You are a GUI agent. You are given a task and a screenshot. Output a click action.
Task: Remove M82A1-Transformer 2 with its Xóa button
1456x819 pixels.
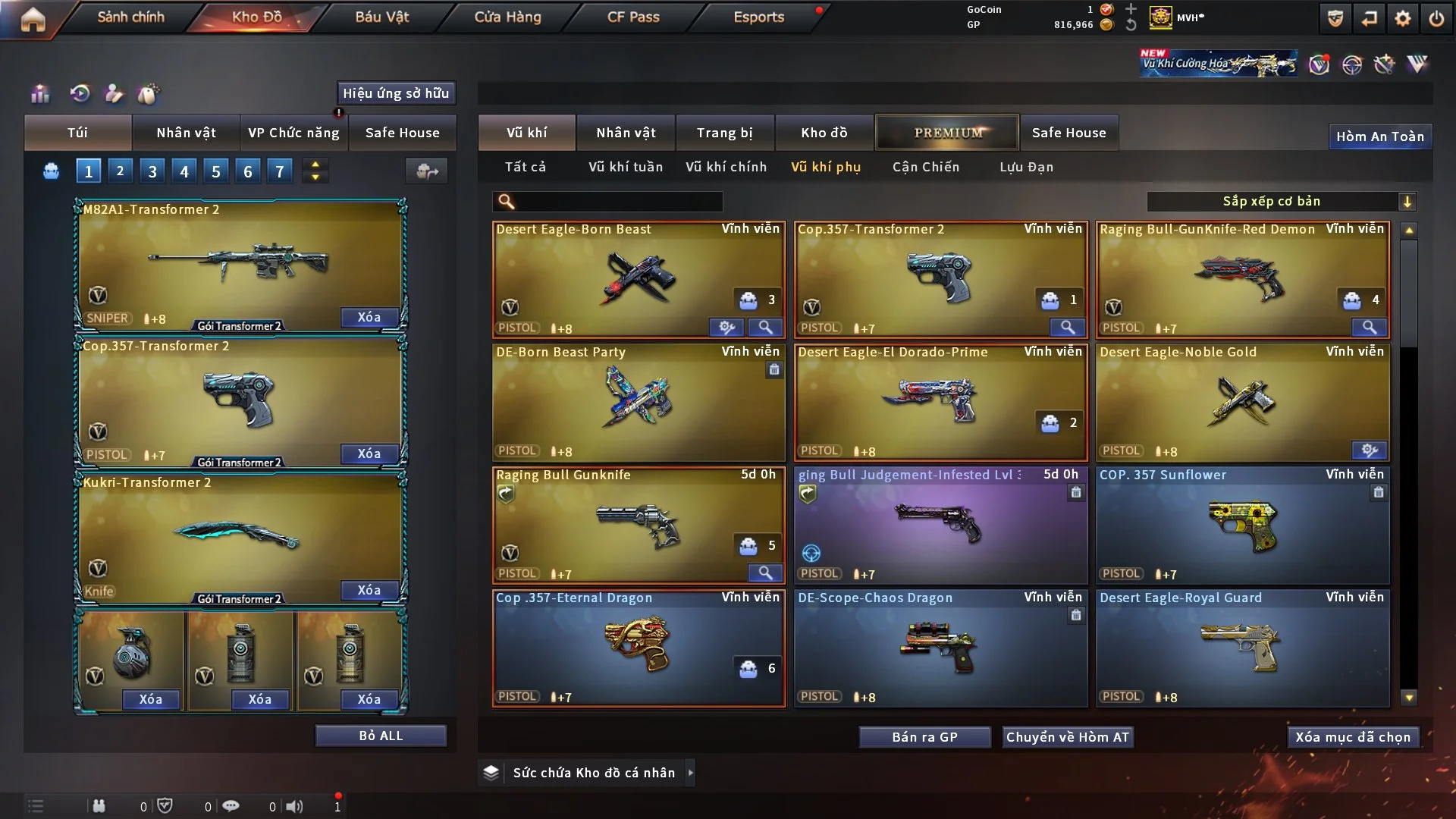click(369, 317)
